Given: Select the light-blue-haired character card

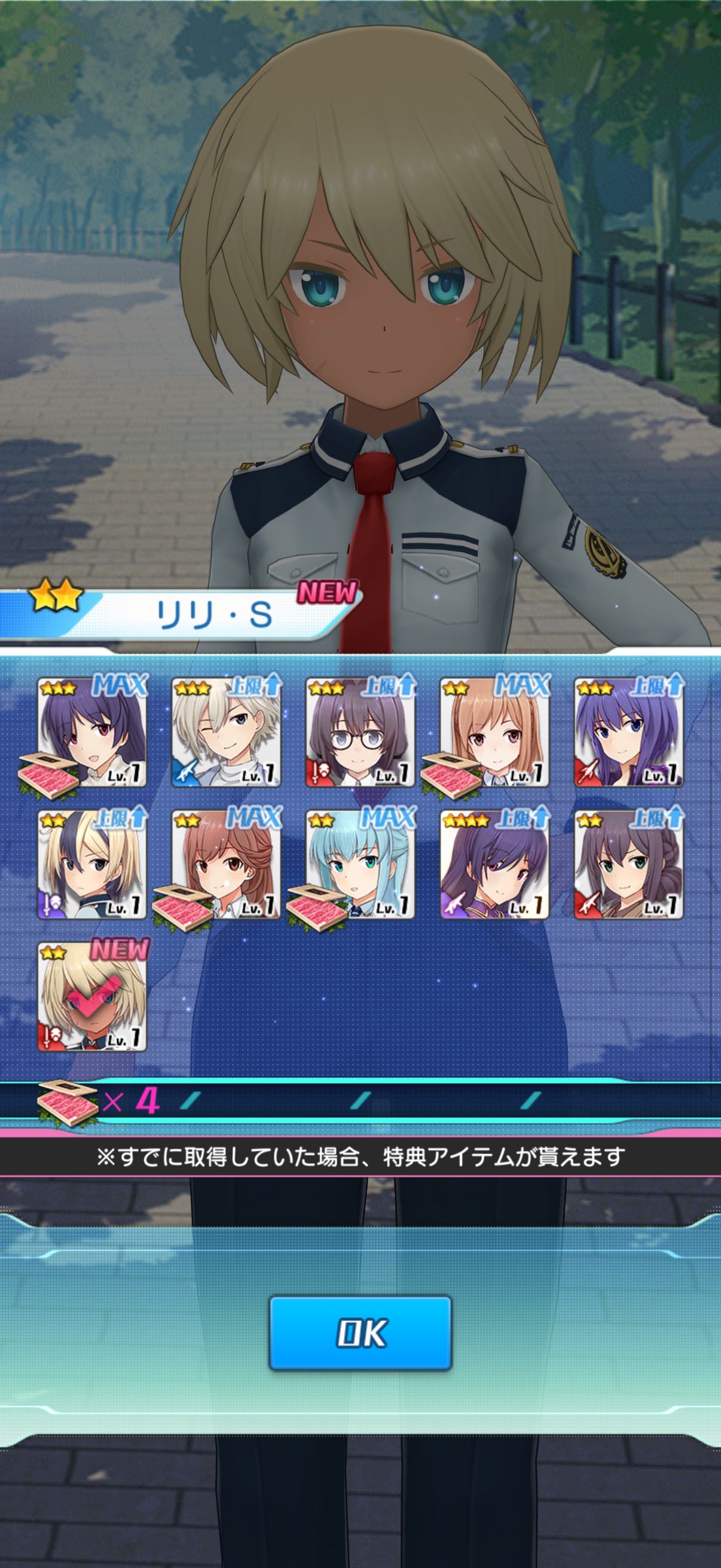Looking at the screenshot, I should (x=360, y=864).
